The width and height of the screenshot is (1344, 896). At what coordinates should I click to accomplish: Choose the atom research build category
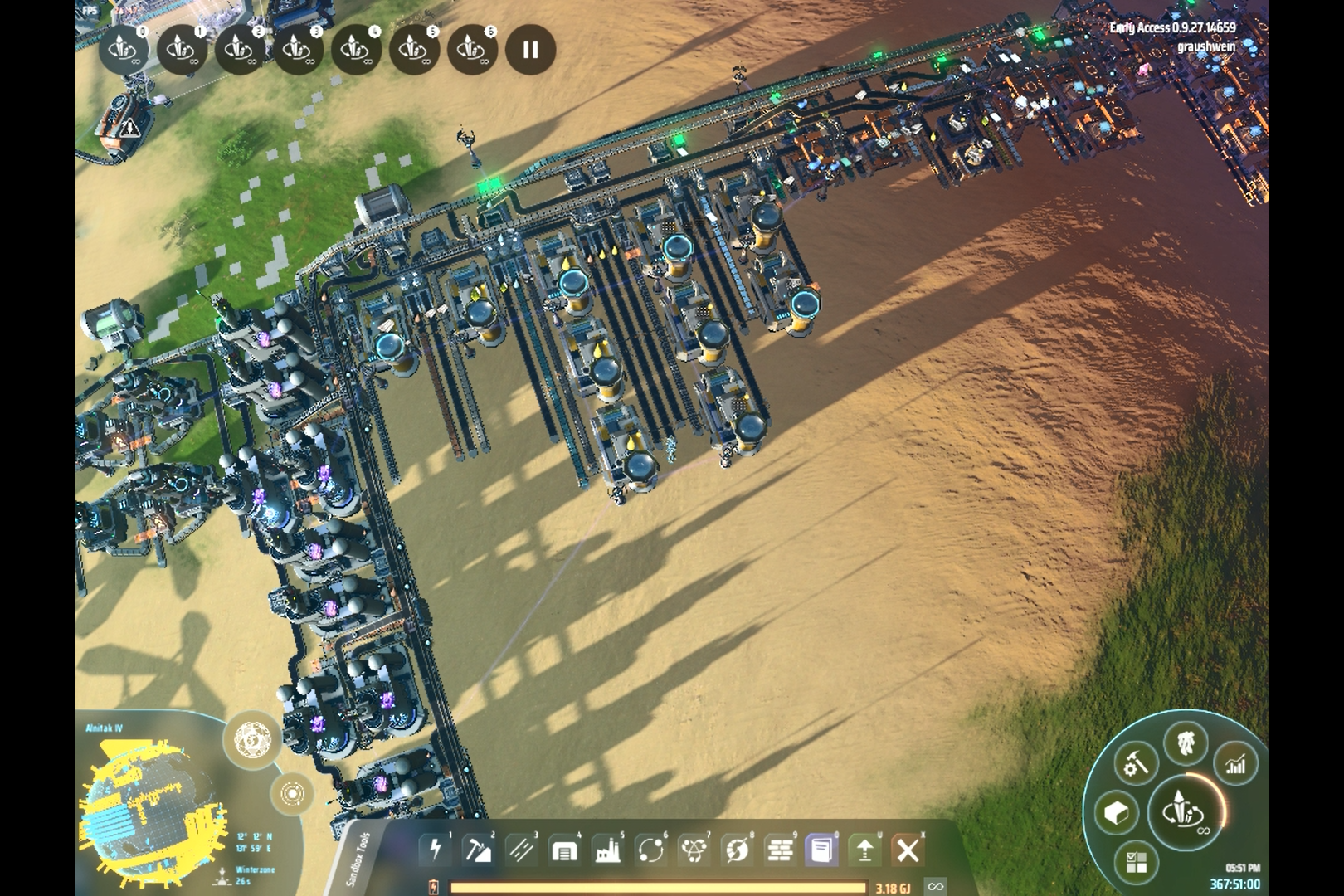coord(694,850)
